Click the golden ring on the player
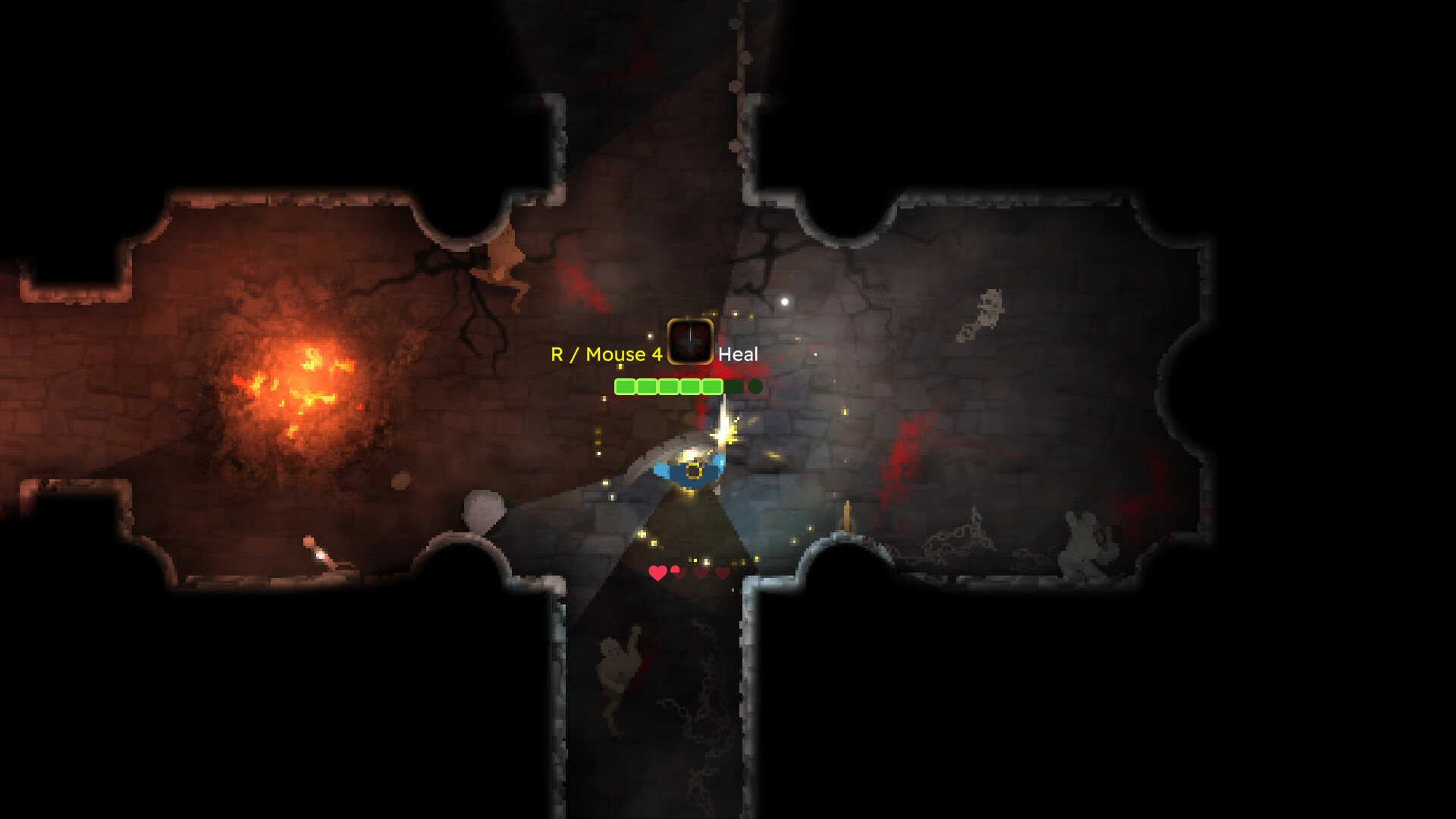This screenshot has width=1456, height=819. click(x=692, y=472)
